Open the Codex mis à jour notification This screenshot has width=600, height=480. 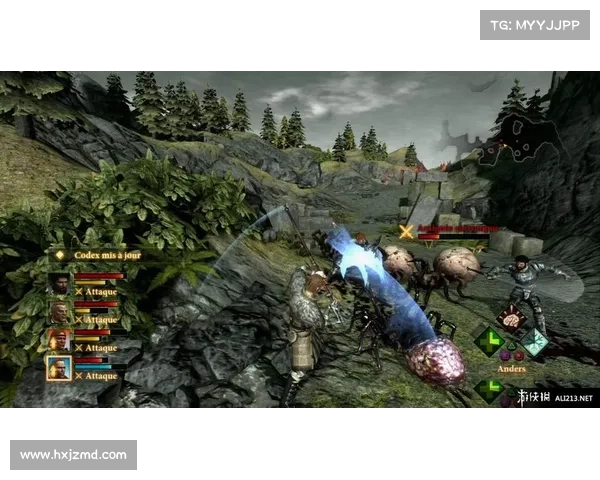click(99, 255)
